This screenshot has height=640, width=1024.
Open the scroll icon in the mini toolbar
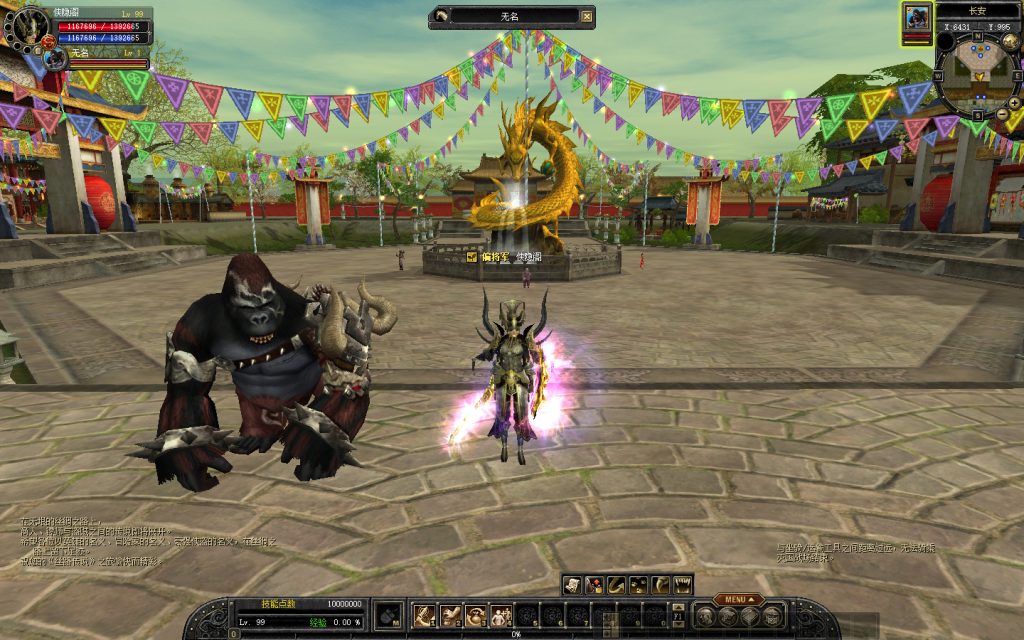572,585
